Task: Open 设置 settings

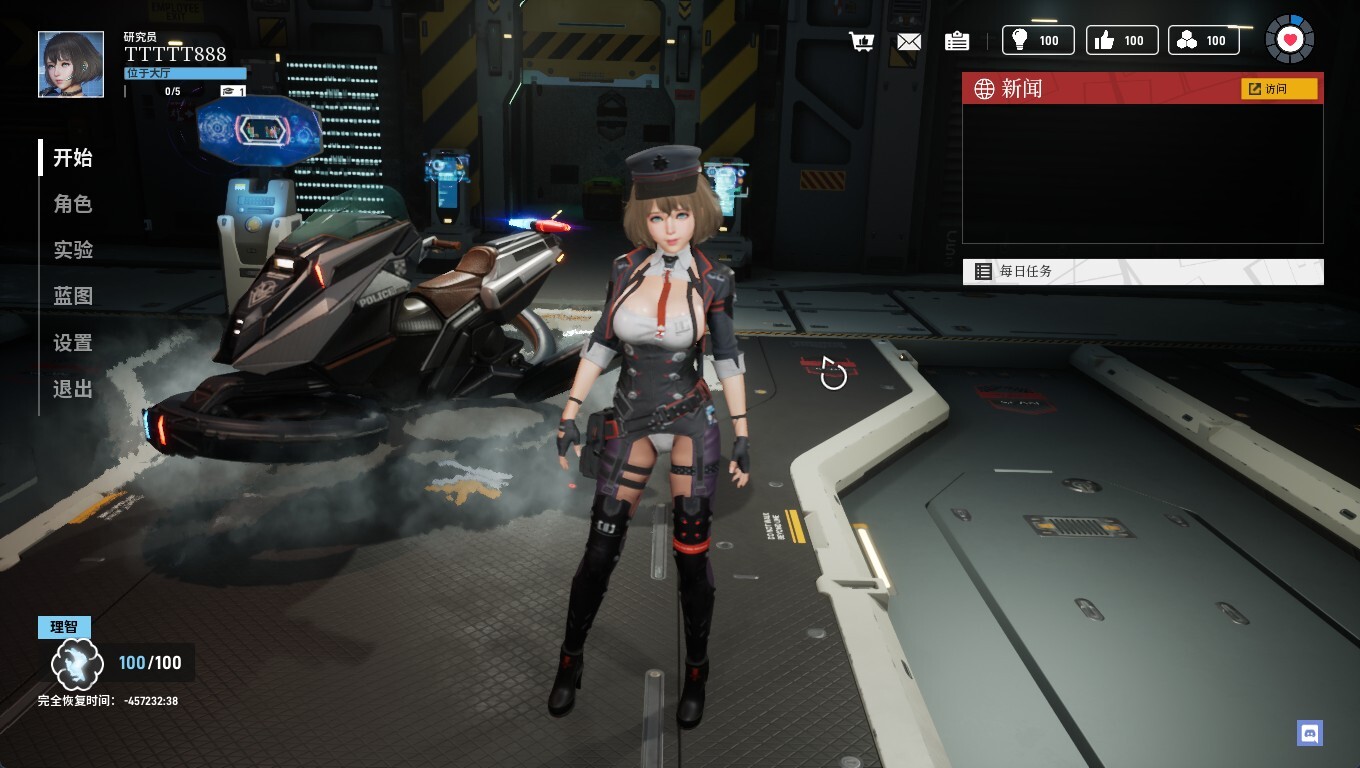Action: click(73, 343)
